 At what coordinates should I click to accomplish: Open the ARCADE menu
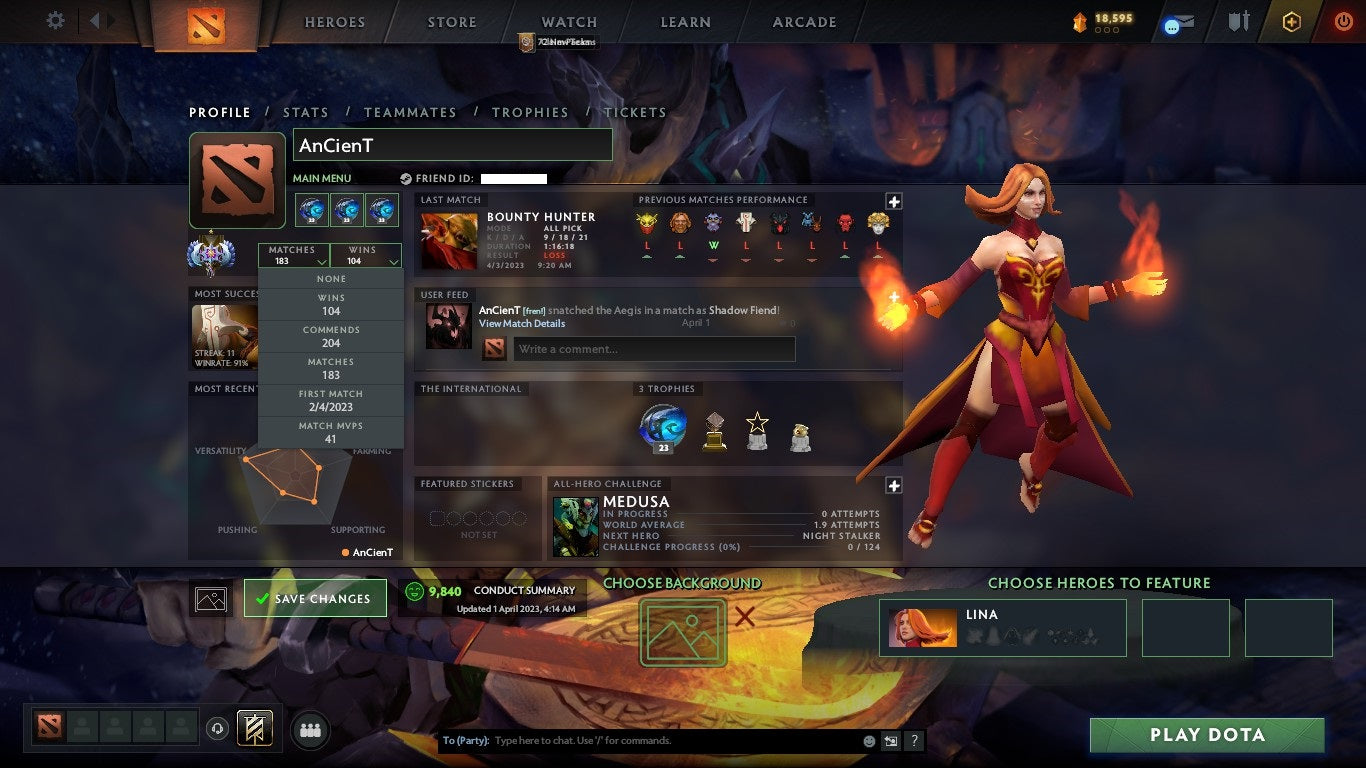pyautogui.click(x=804, y=22)
